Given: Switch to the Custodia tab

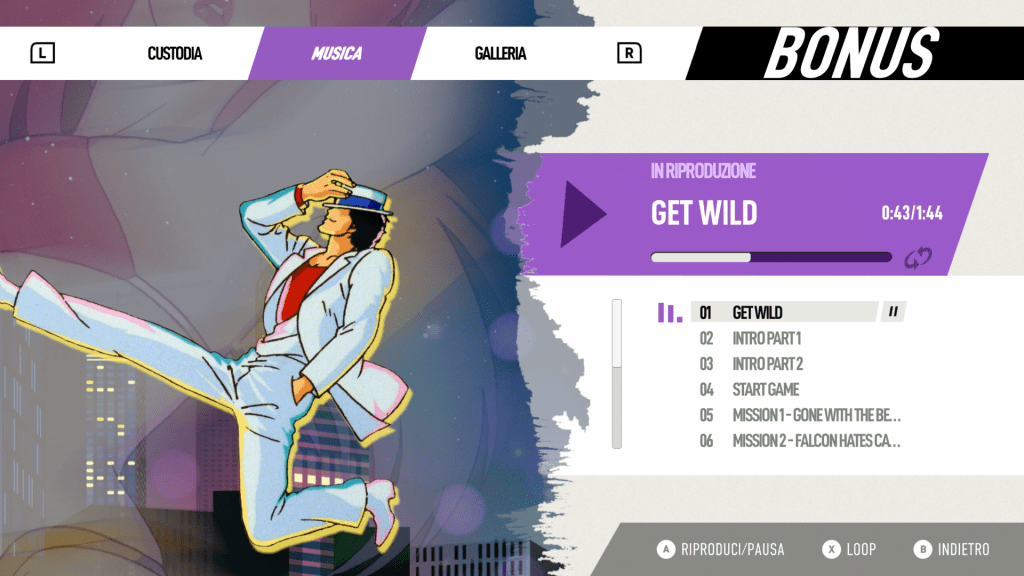Looking at the screenshot, I should point(175,54).
